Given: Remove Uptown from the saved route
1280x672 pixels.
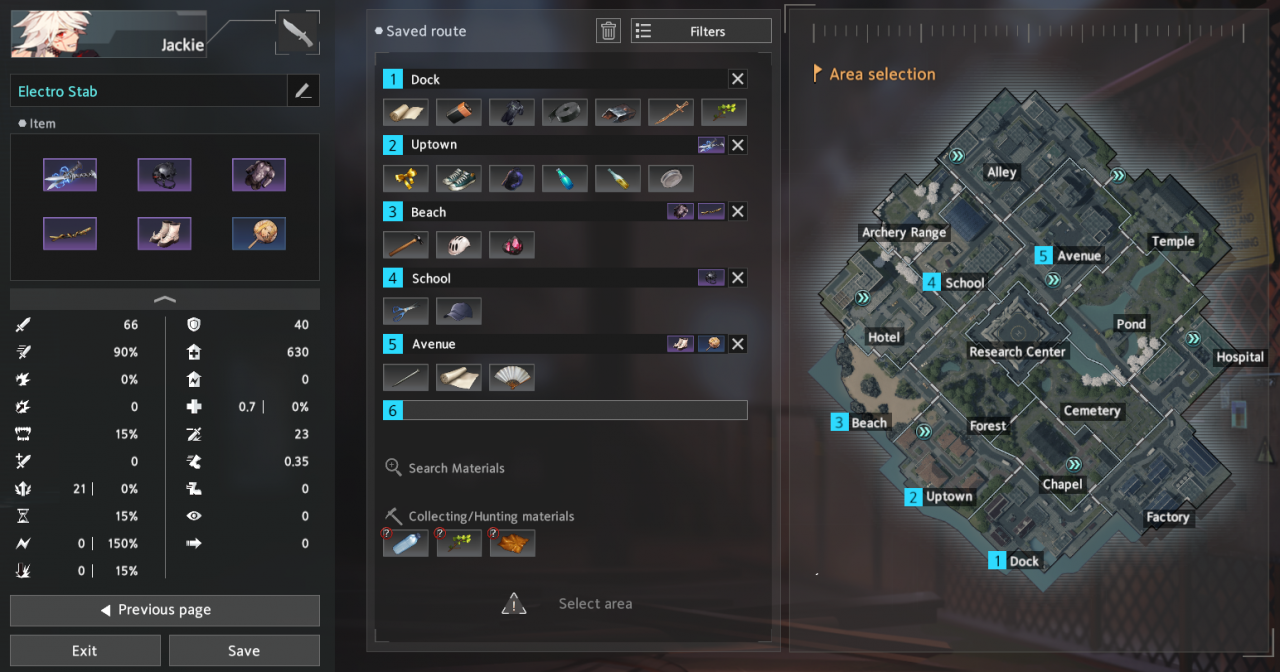Looking at the screenshot, I should [737, 145].
